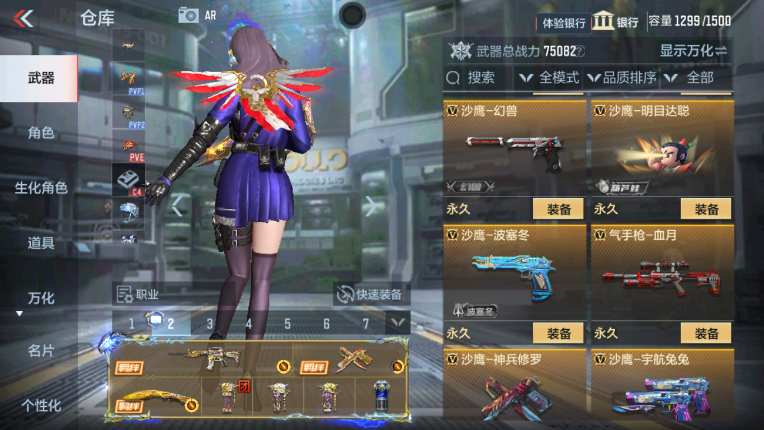
Task: Click the 快速装备 quick equip button
Action: click(370, 294)
